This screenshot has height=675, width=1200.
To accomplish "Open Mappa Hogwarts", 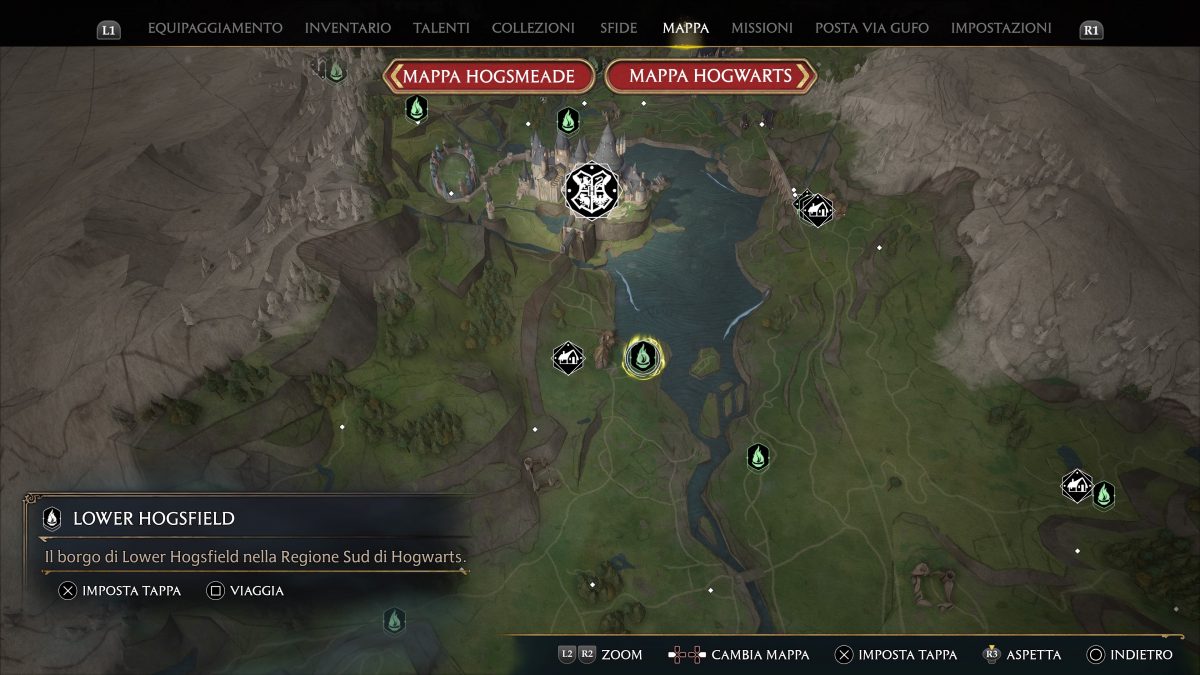I will pos(711,76).
